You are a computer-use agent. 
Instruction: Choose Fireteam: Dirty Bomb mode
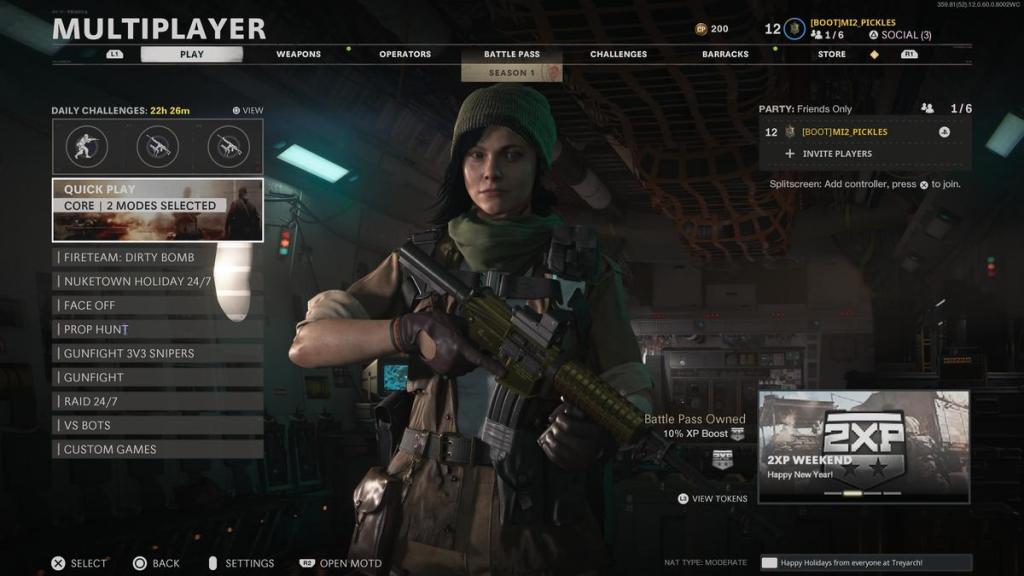pos(158,257)
